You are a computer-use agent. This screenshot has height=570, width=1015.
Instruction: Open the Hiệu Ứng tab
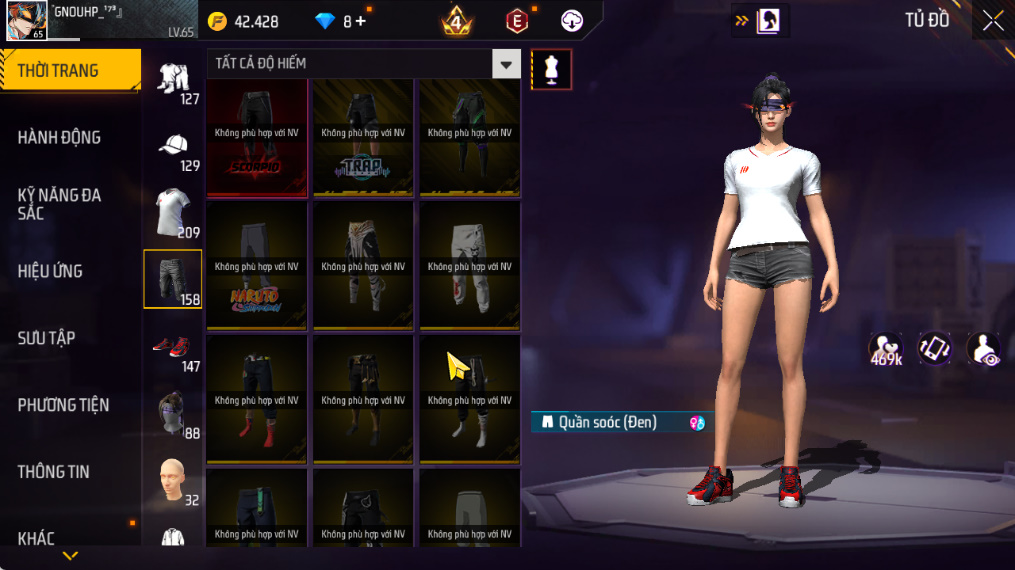pyautogui.click(x=50, y=271)
